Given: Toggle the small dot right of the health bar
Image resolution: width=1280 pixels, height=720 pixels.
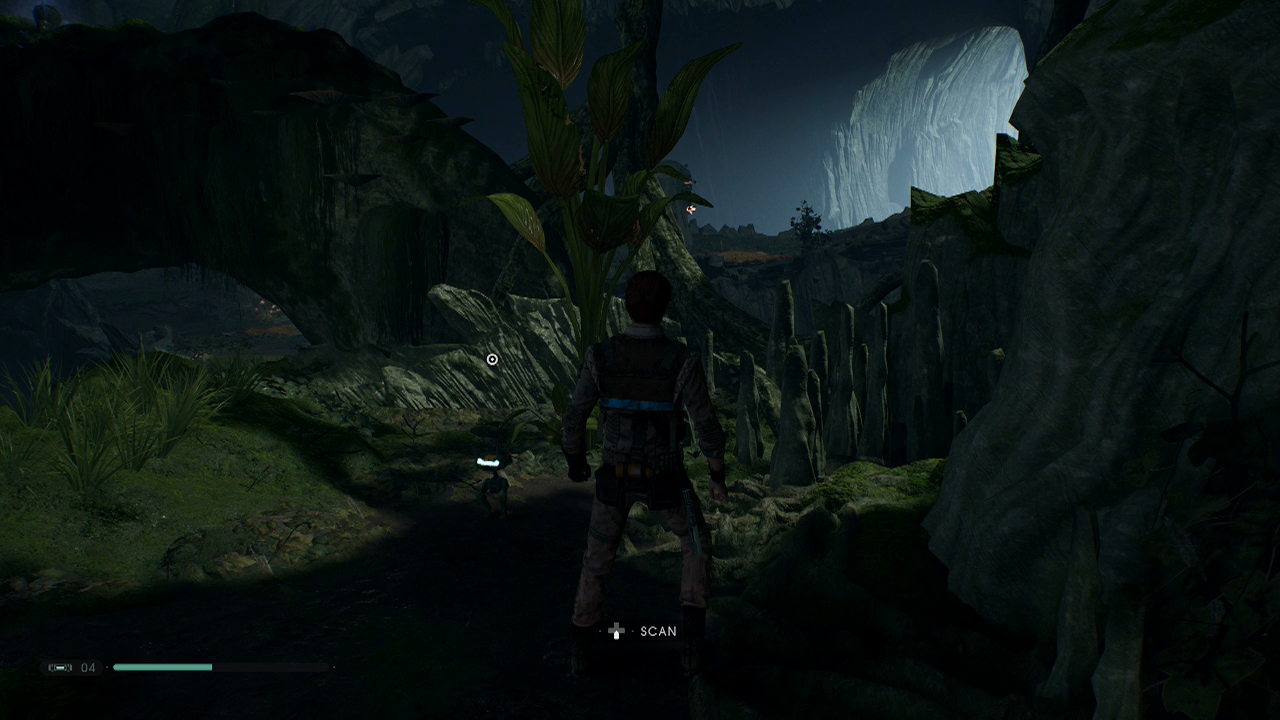Looking at the screenshot, I should point(334,667).
